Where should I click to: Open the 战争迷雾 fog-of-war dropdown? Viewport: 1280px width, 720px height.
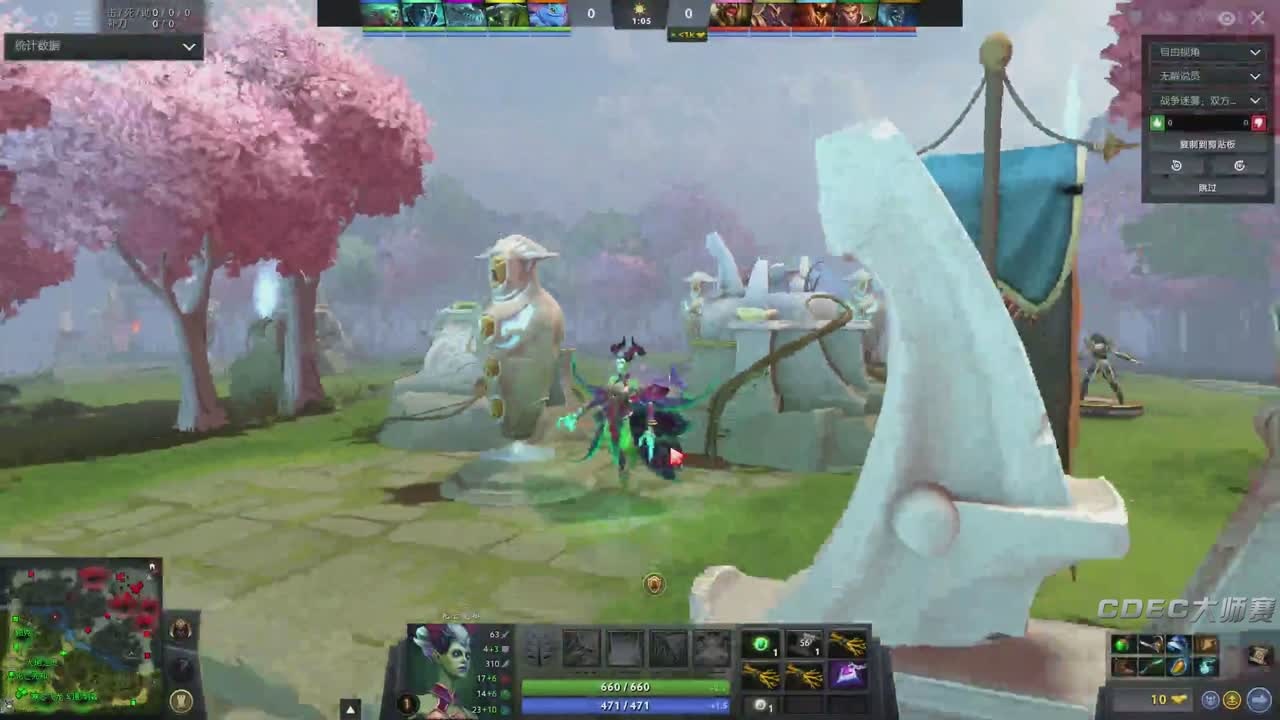(x=1209, y=101)
